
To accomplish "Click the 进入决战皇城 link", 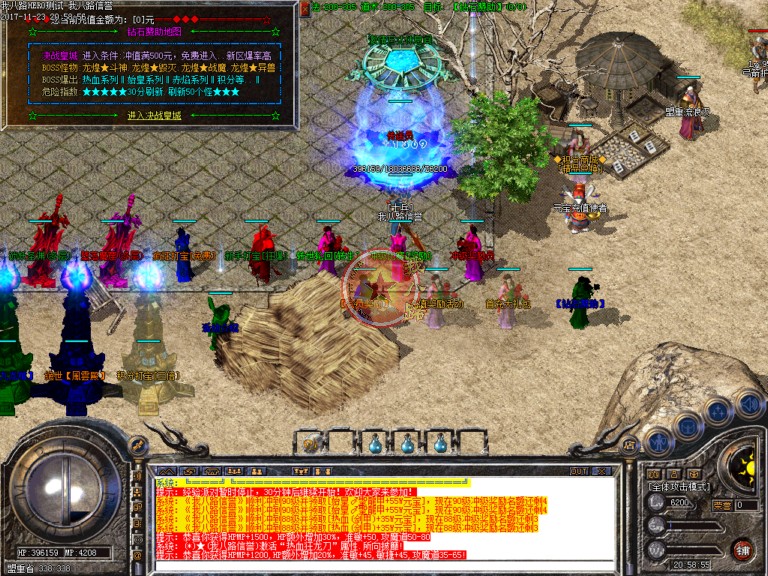I will point(153,115).
